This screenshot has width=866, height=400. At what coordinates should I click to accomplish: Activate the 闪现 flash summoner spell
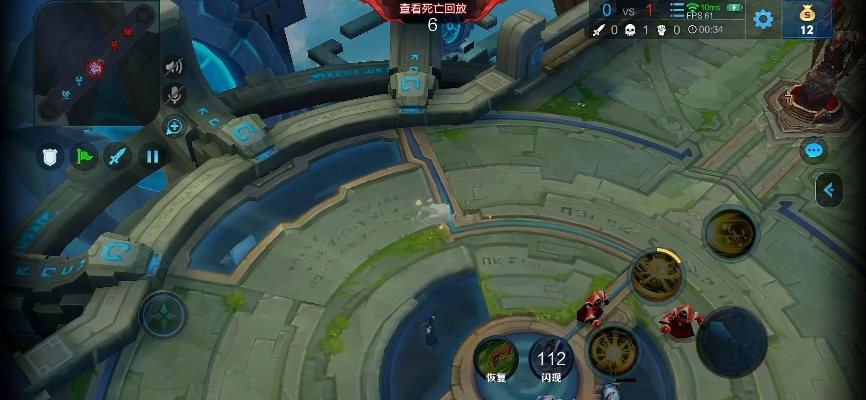click(551, 359)
